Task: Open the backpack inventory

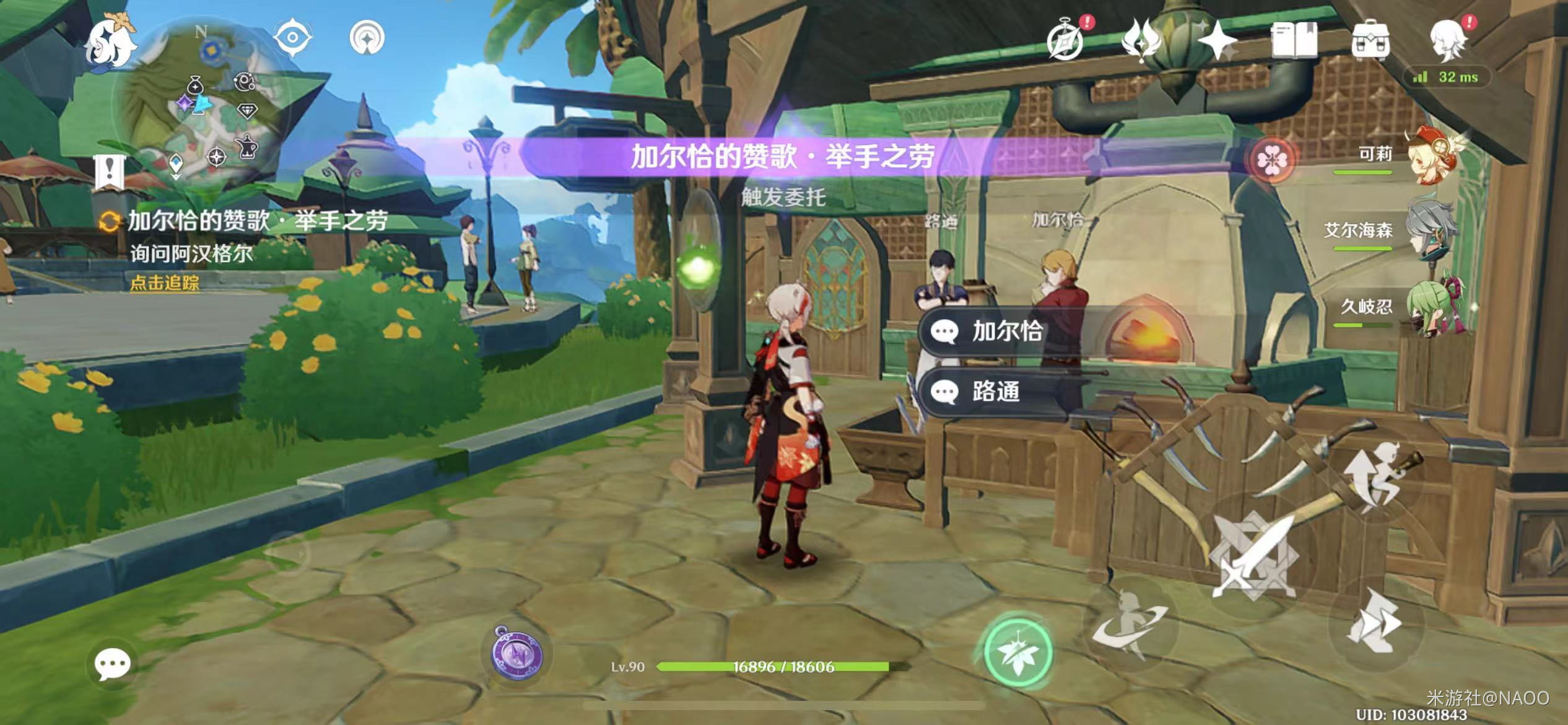Action: pyautogui.click(x=1370, y=41)
